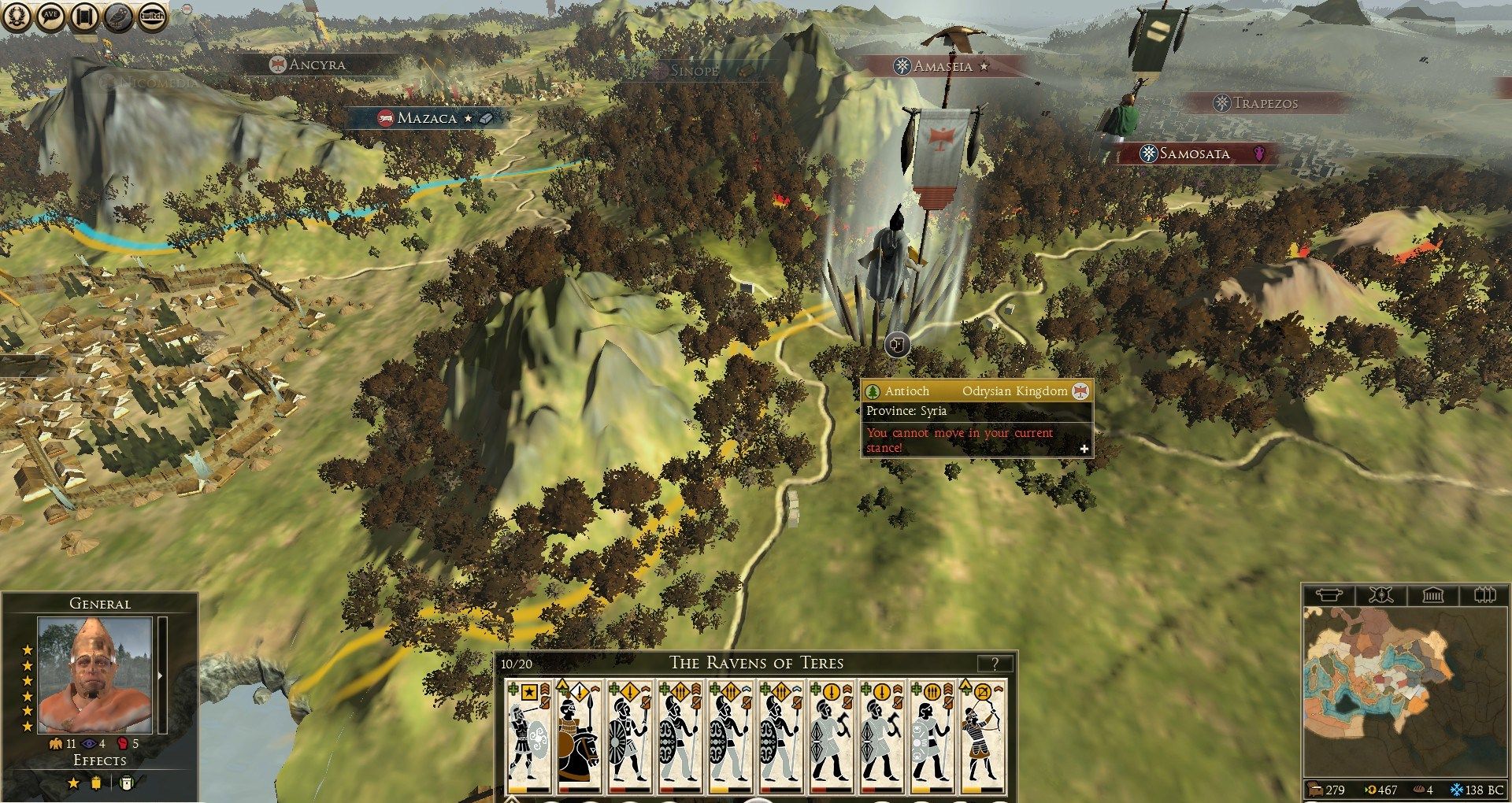1512x803 pixels.
Task: Open the rightmost tab above minimap
Action: pyautogui.click(x=1484, y=595)
